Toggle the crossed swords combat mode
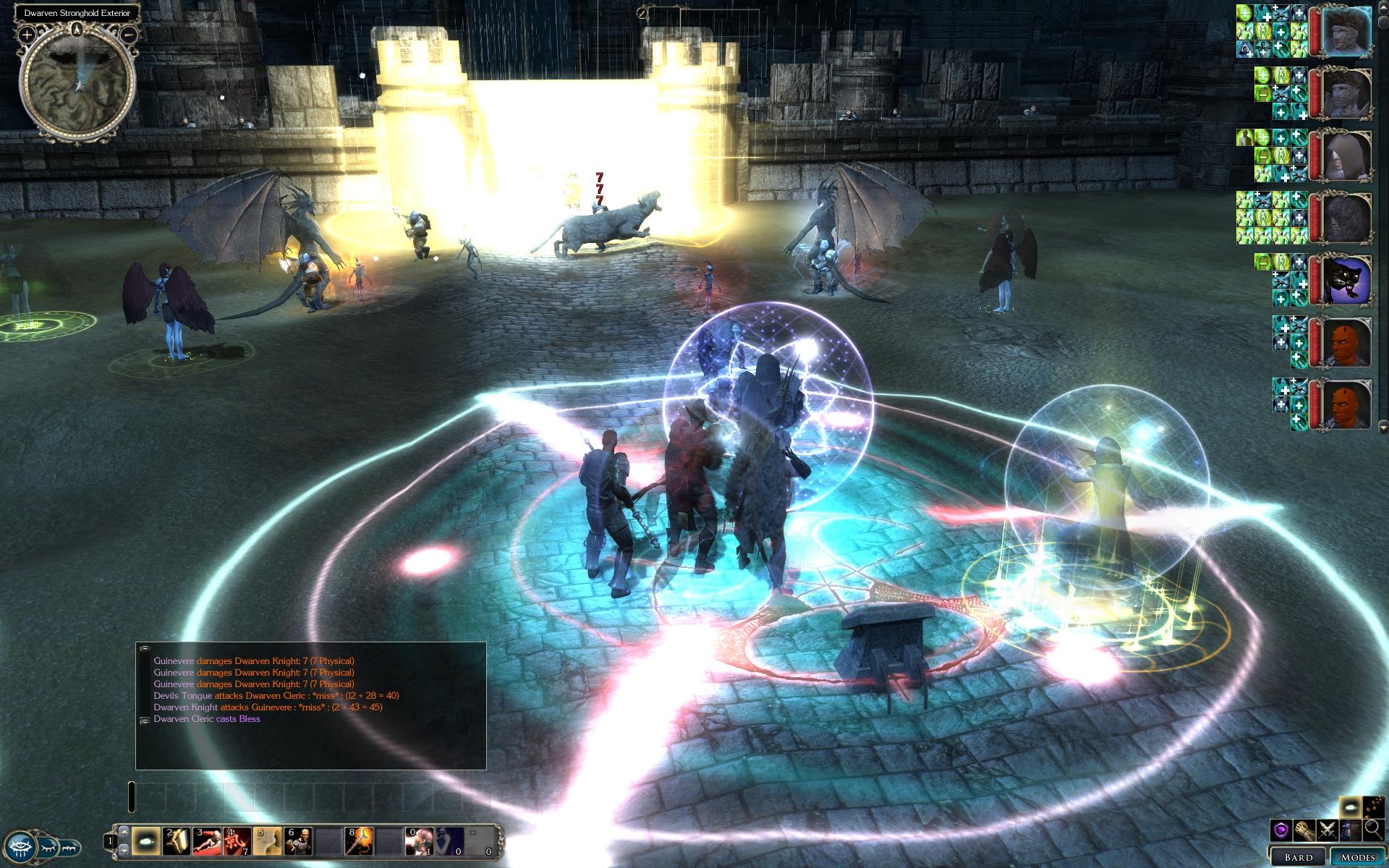Viewport: 1389px width, 868px height. [x=1327, y=830]
